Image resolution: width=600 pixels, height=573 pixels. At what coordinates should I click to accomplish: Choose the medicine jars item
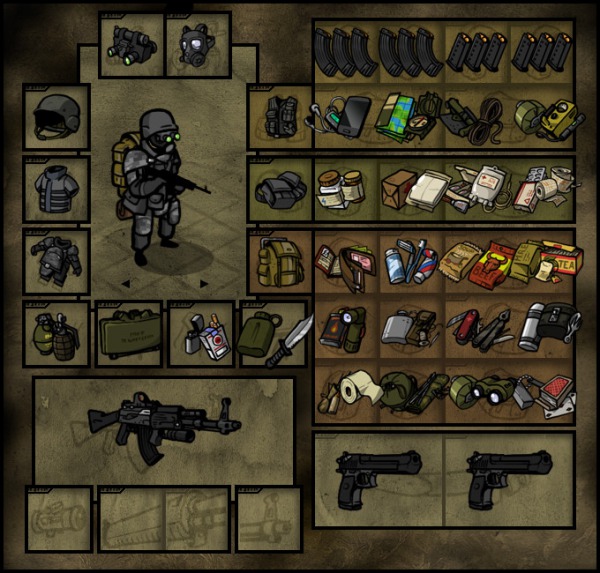coord(343,187)
